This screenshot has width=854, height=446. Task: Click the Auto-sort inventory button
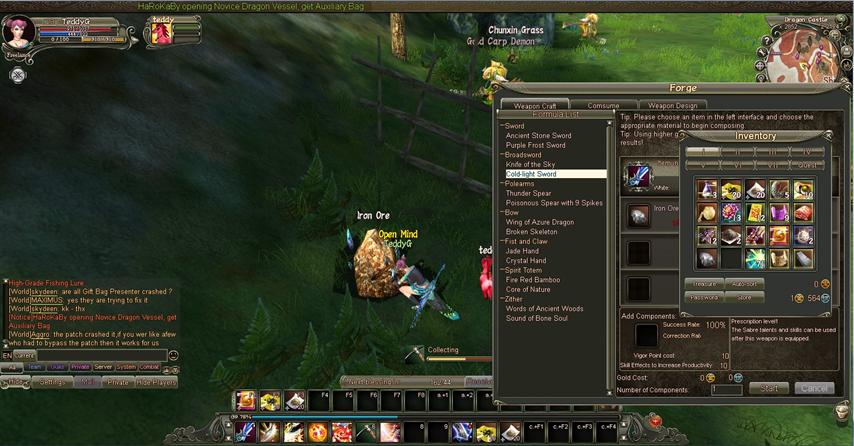coord(745,284)
